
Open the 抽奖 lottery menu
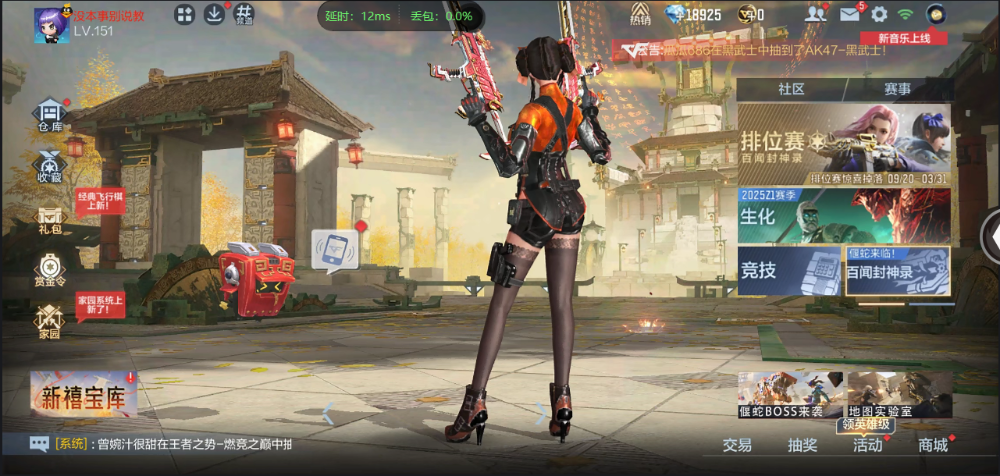(x=802, y=446)
